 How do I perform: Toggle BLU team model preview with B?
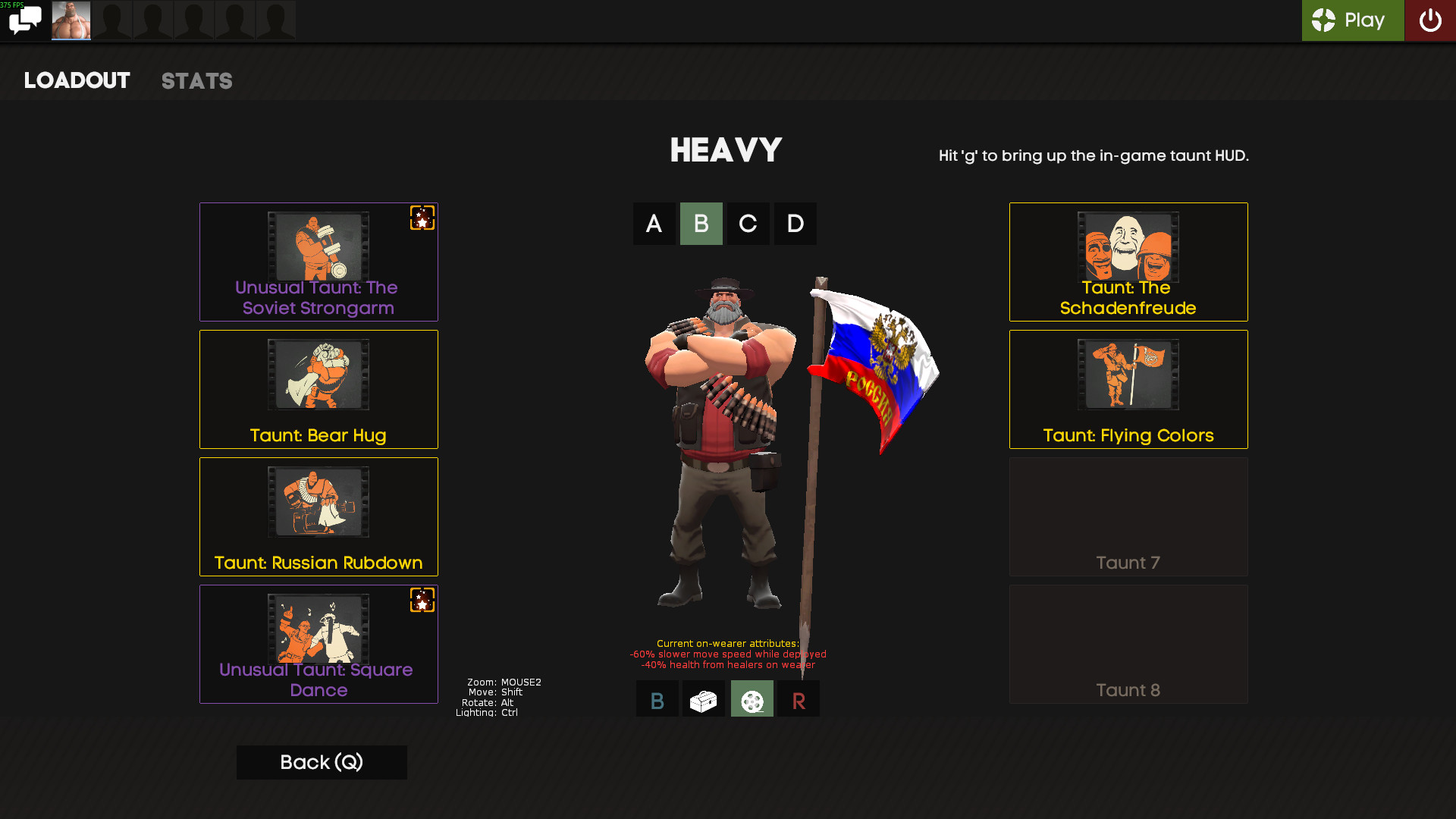657,698
